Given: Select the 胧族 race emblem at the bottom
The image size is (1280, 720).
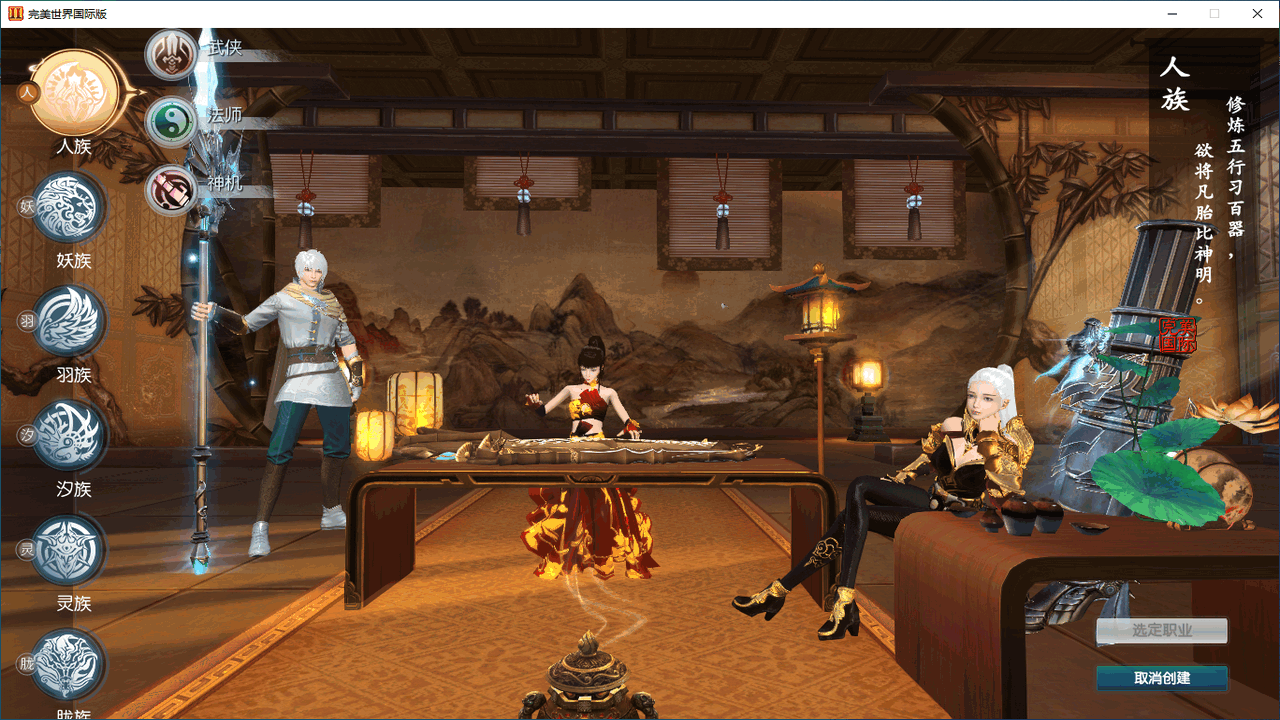Looking at the screenshot, I should click(69, 664).
